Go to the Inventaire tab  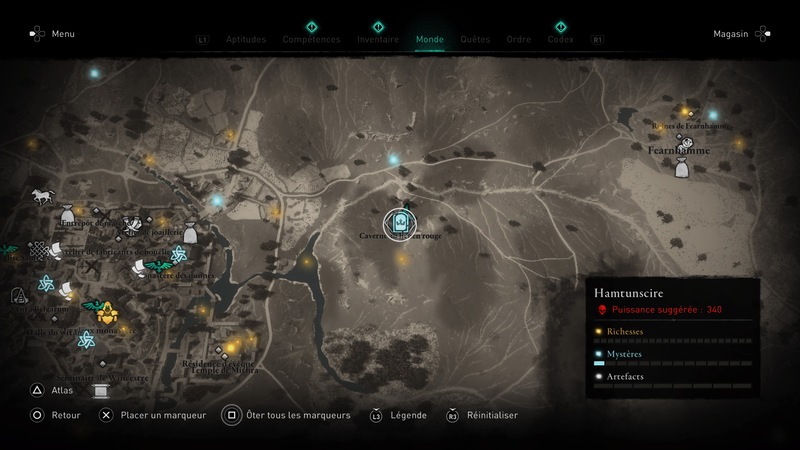point(378,40)
